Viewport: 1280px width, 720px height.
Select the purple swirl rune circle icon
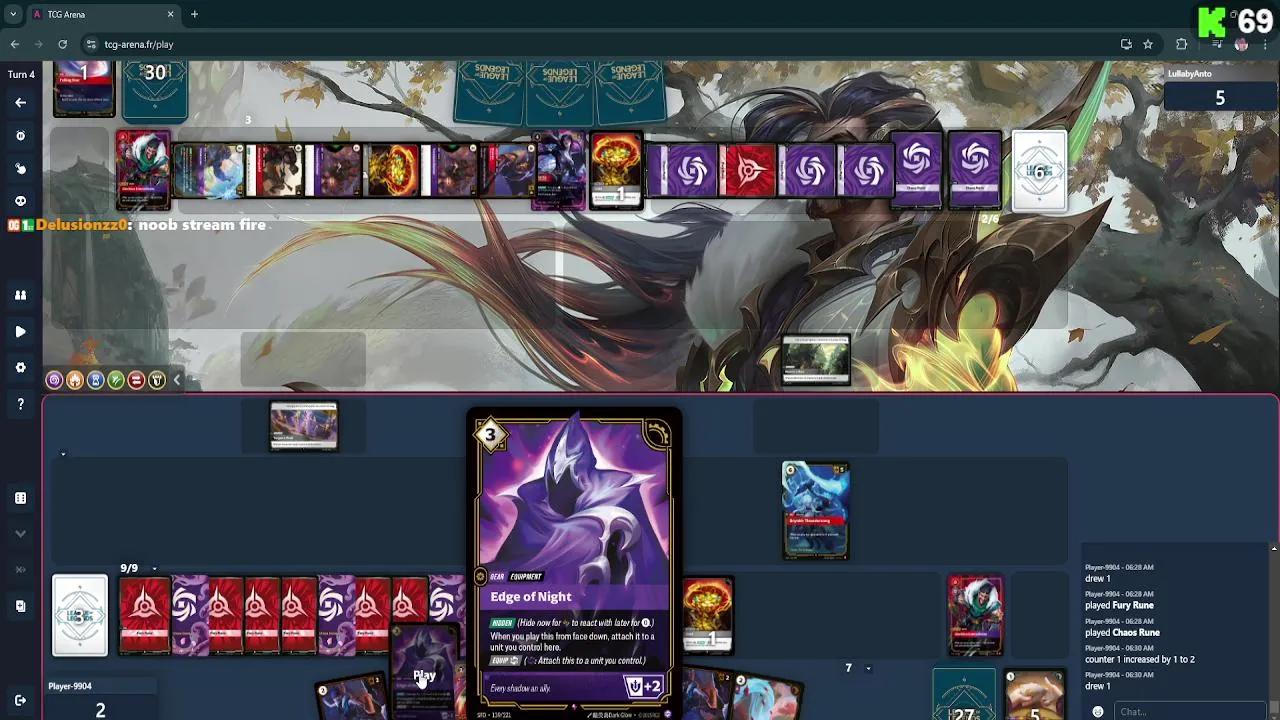tap(54, 380)
